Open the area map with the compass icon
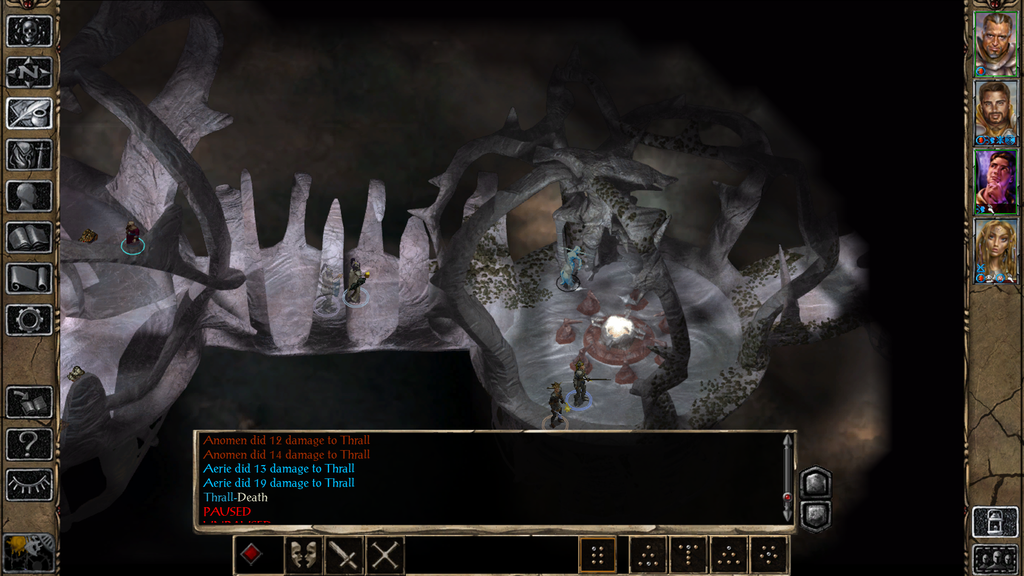The image size is (1024, 576). pos(29,72)
